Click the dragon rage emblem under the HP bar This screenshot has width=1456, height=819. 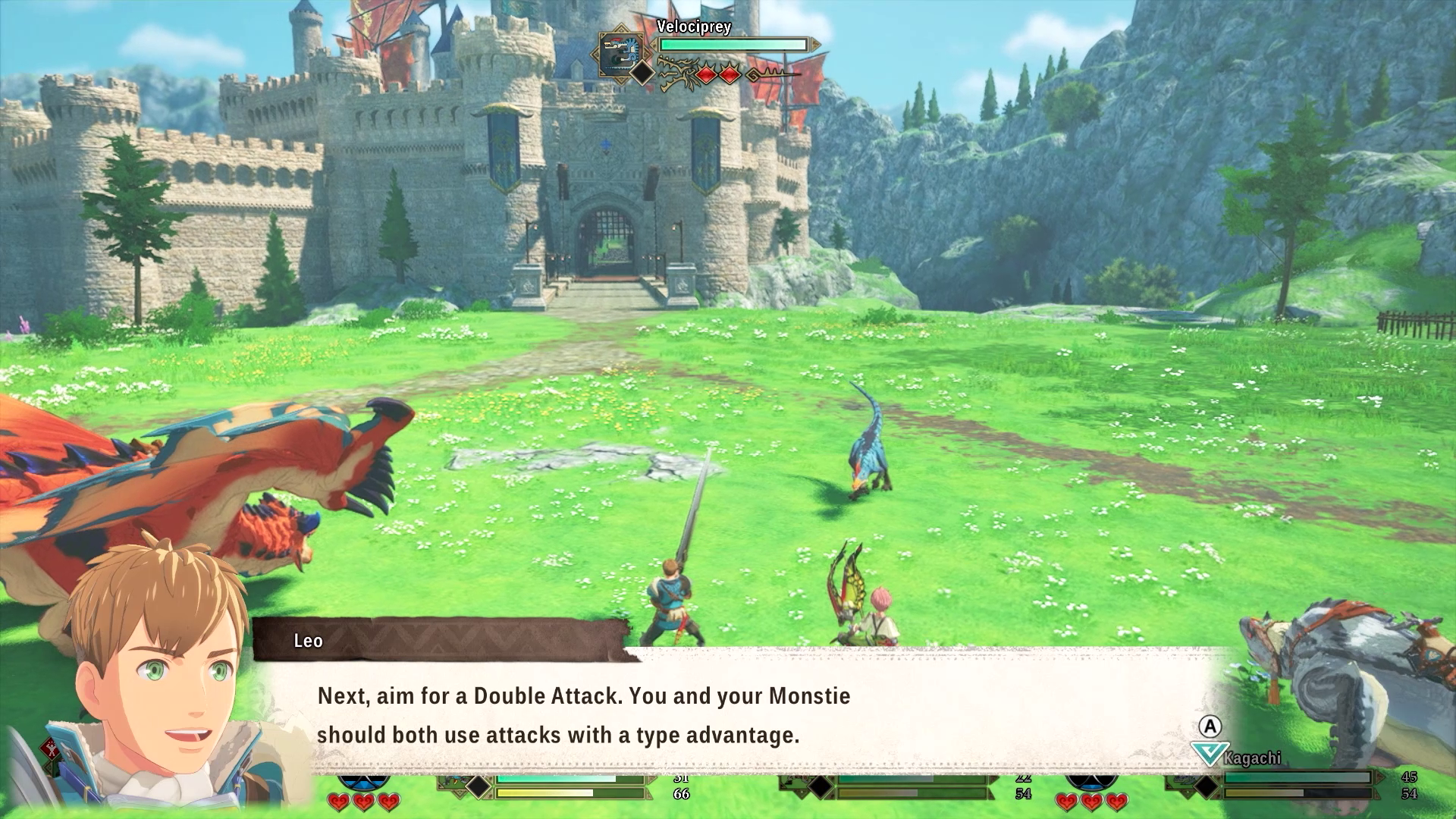tap(680, 74)
